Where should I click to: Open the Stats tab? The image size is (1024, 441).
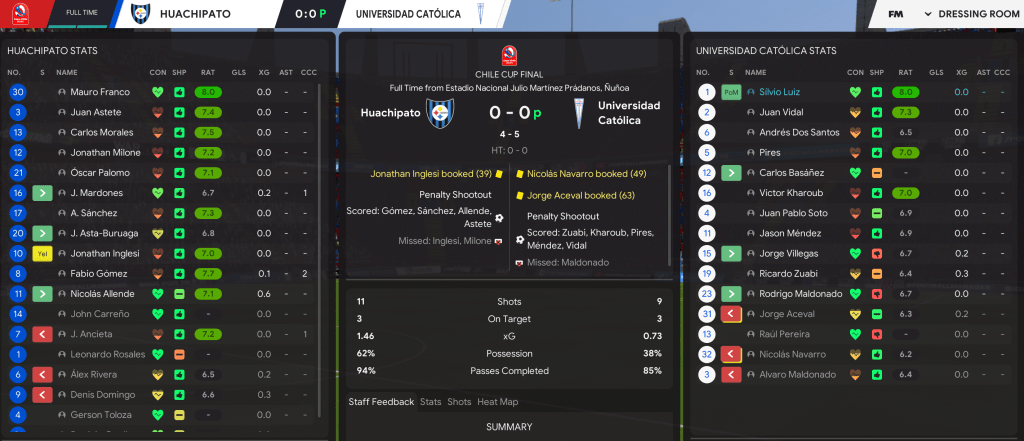coord(431,402)
